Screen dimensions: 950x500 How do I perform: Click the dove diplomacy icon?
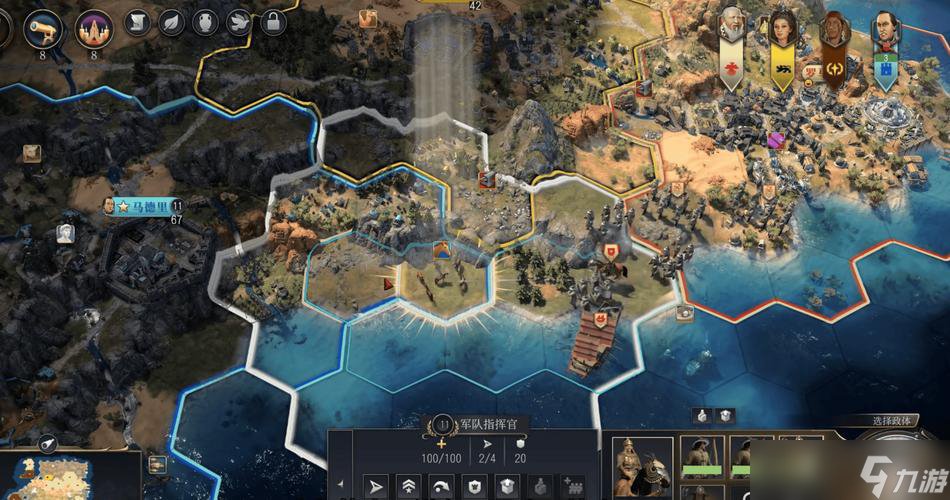(x=238, y=22)
